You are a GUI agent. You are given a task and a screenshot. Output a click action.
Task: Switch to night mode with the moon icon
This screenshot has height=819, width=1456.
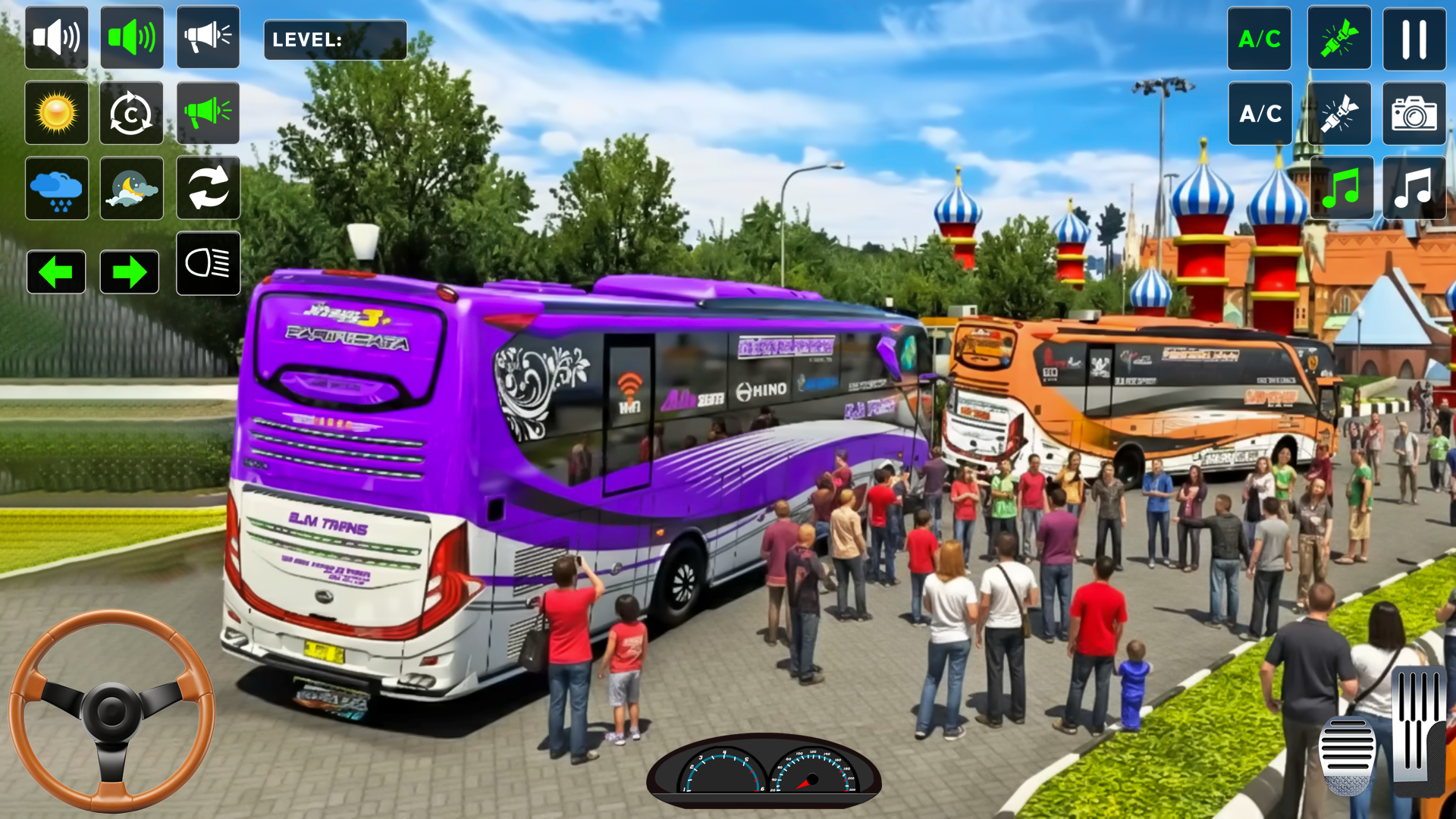coord(131,188)
